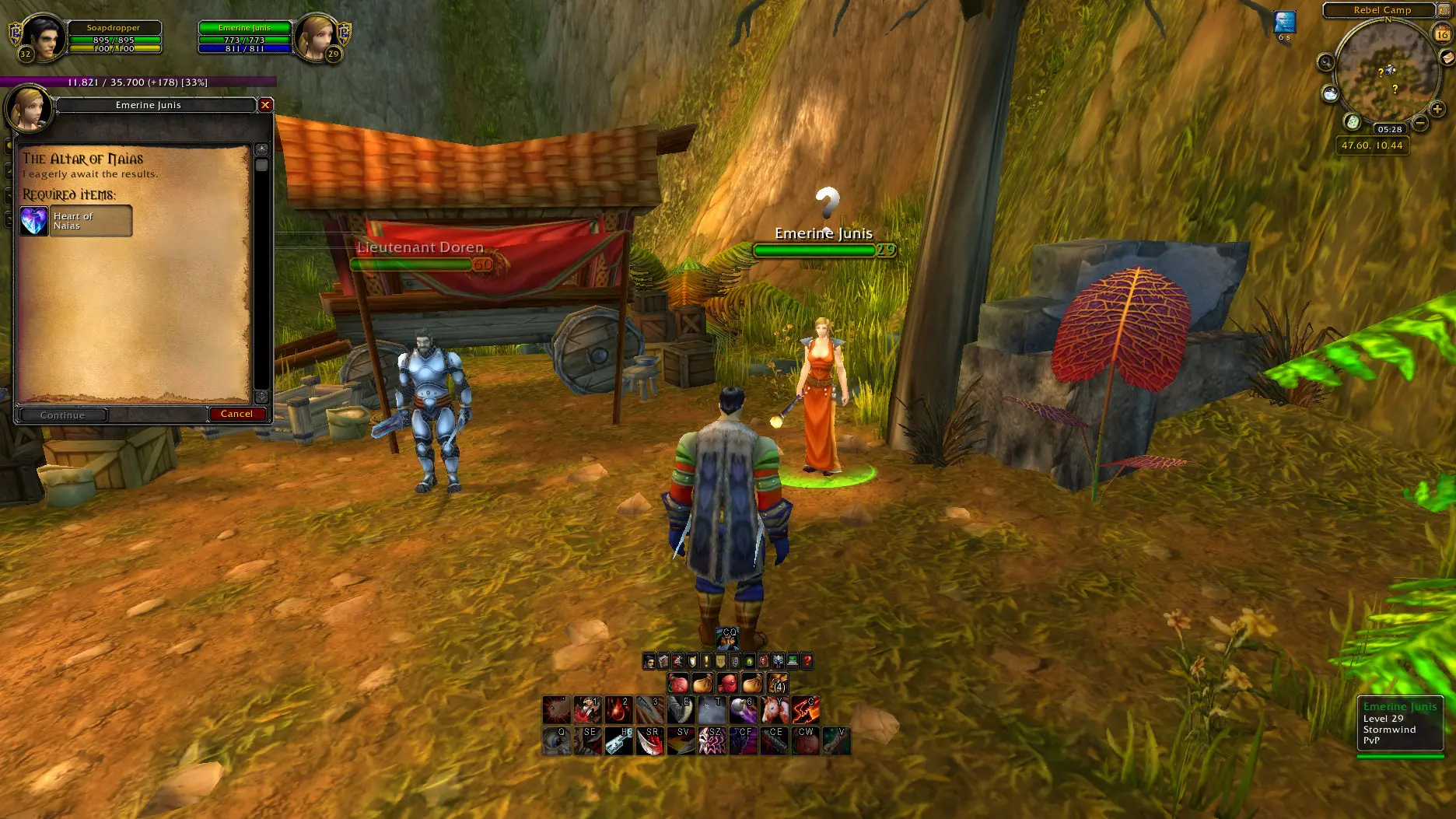The image size is (1456, 819).
Task: Cancel the Altar of Naias quest dialog
Action: (x=237, y=415)
